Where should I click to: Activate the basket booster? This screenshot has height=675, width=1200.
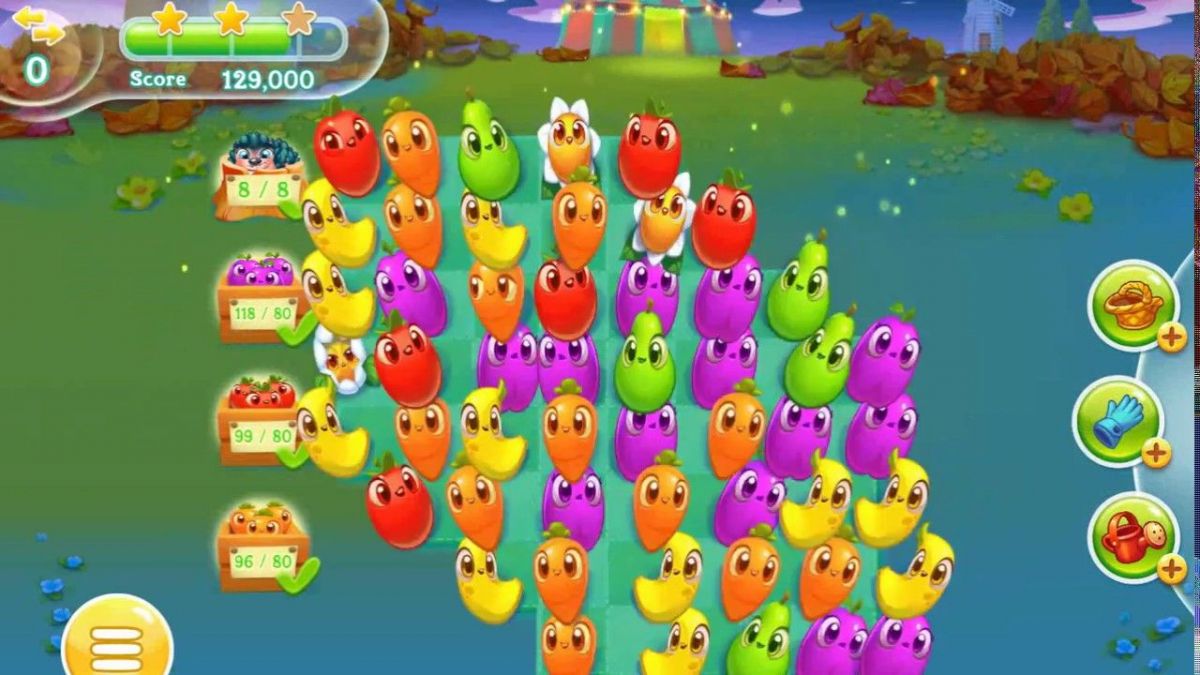click(1133, 305)
